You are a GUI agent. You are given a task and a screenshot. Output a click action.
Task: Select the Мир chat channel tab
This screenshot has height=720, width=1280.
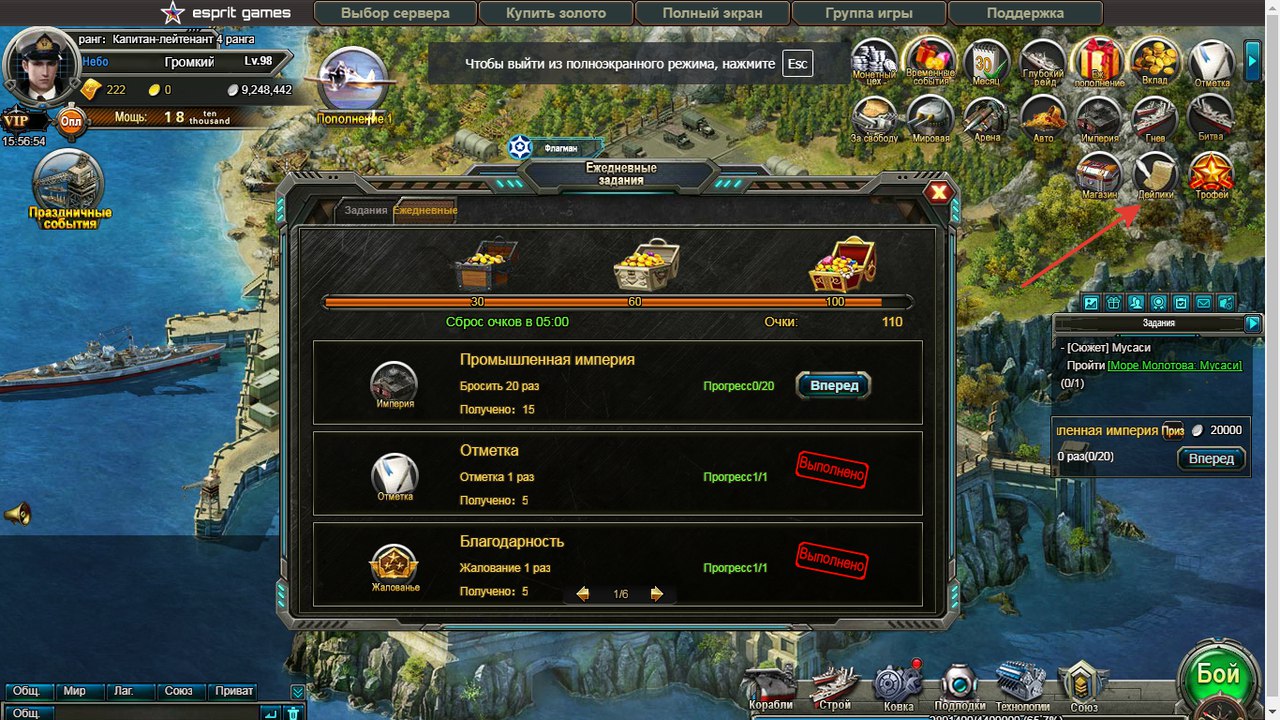(x=75, y=691)
